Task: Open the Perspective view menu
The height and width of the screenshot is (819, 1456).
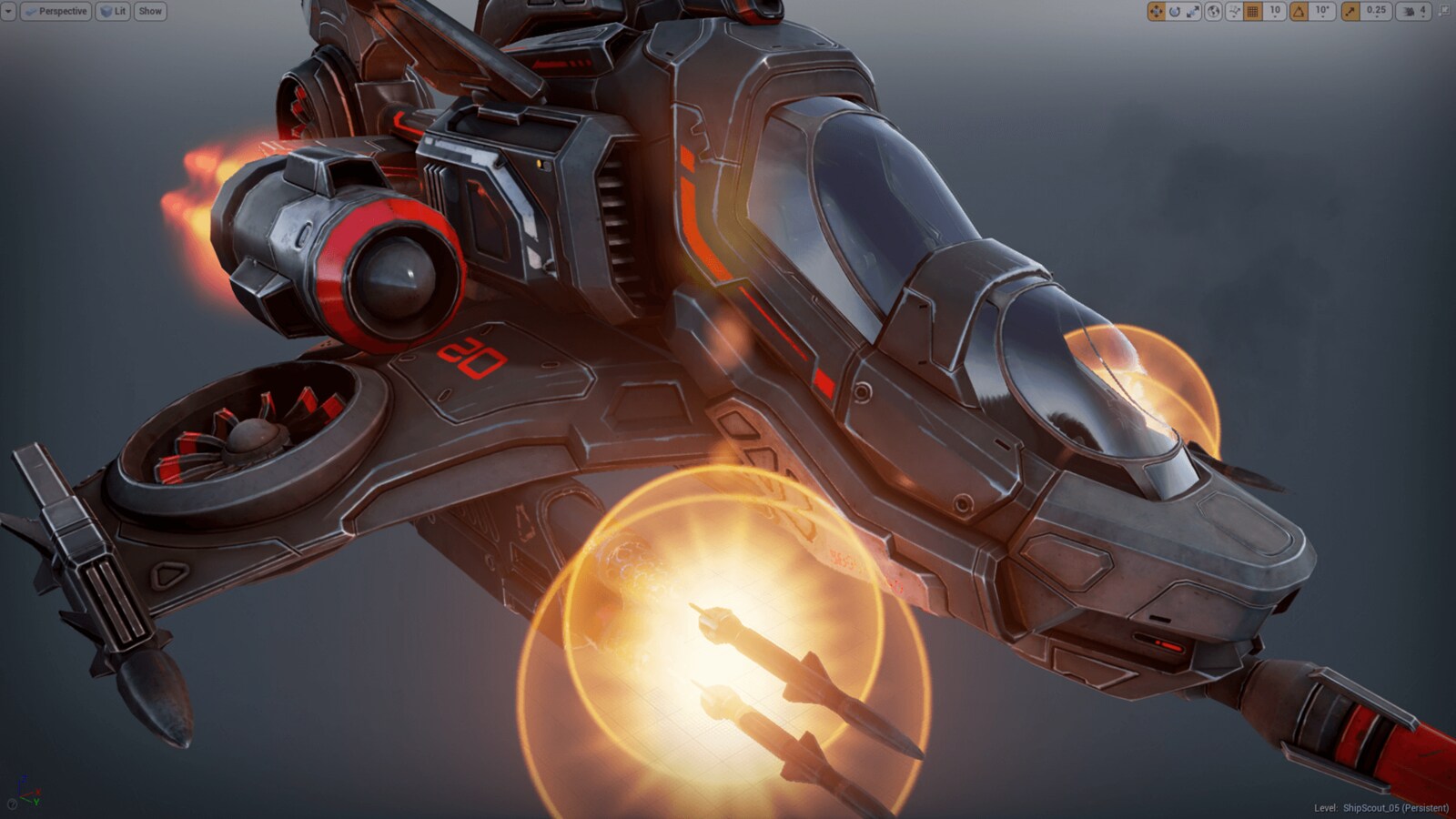Action: tap(56, 11)
